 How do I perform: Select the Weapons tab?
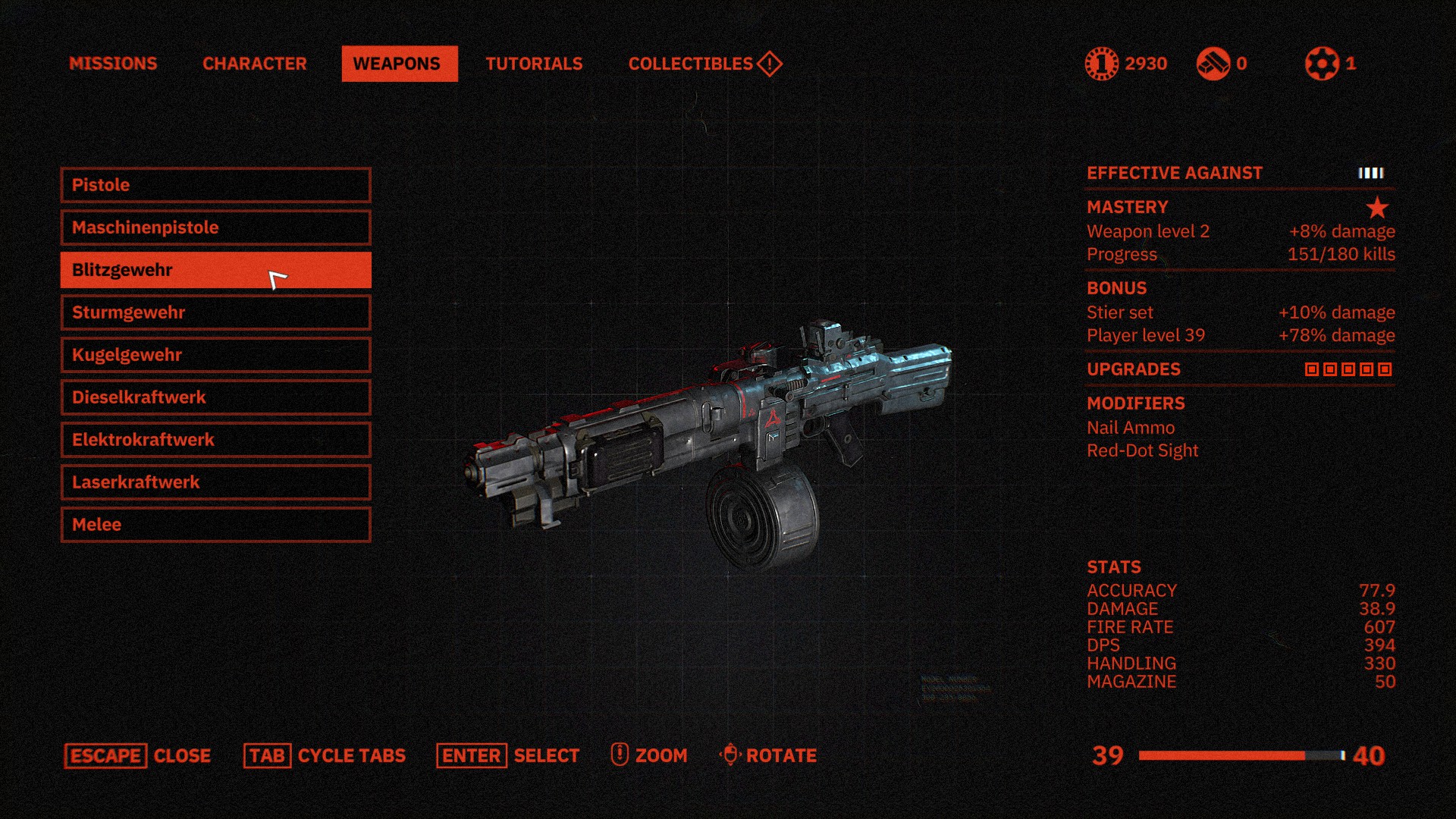(x=399, y=64)
